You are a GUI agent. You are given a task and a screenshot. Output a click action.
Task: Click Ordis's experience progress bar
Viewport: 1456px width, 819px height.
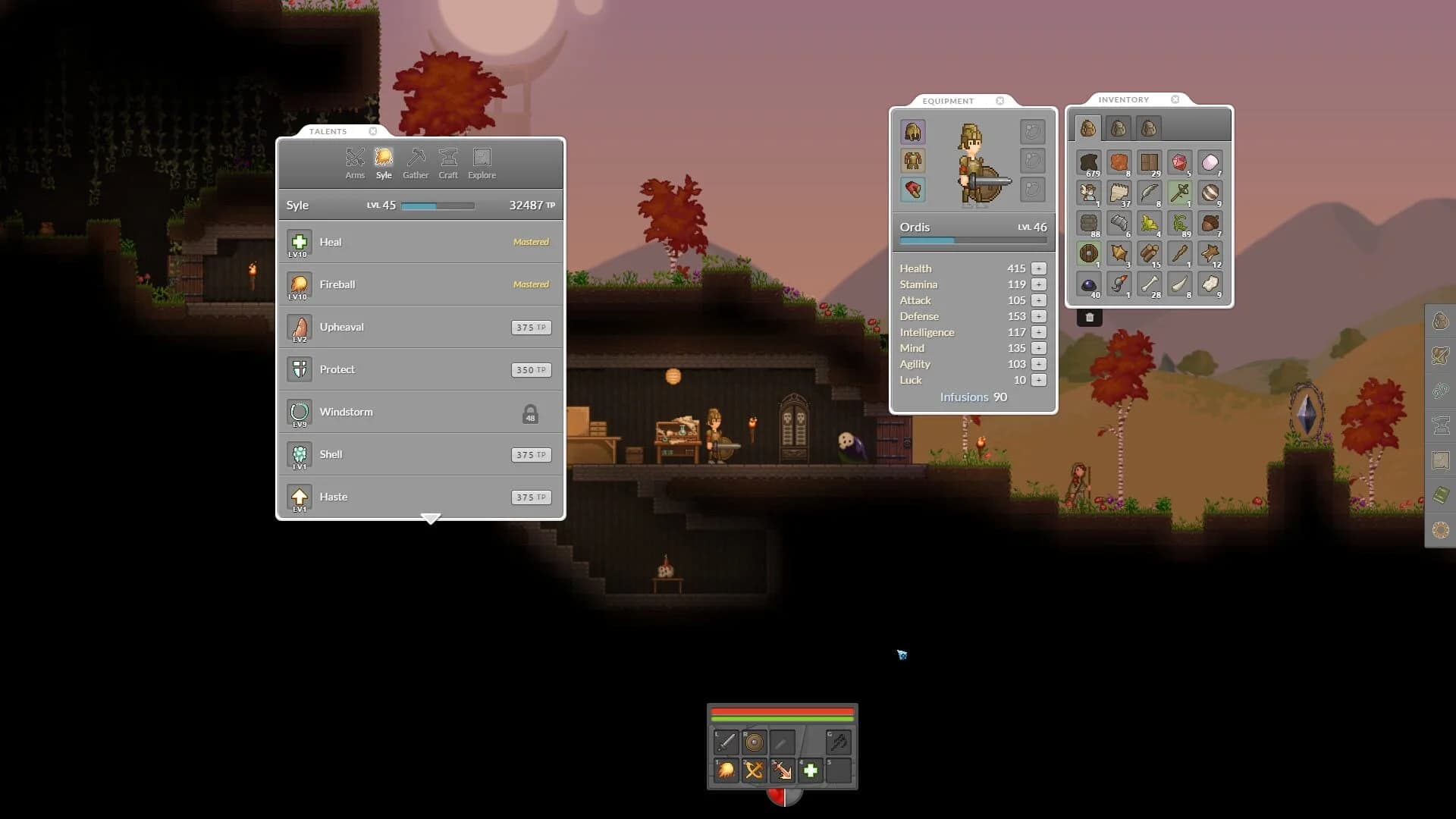coord(973,240)
